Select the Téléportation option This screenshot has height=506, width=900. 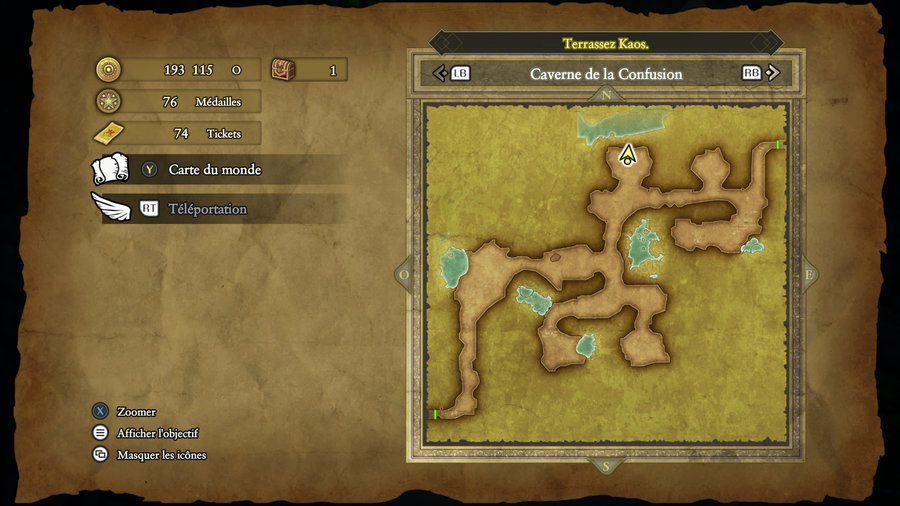[207, 209]
